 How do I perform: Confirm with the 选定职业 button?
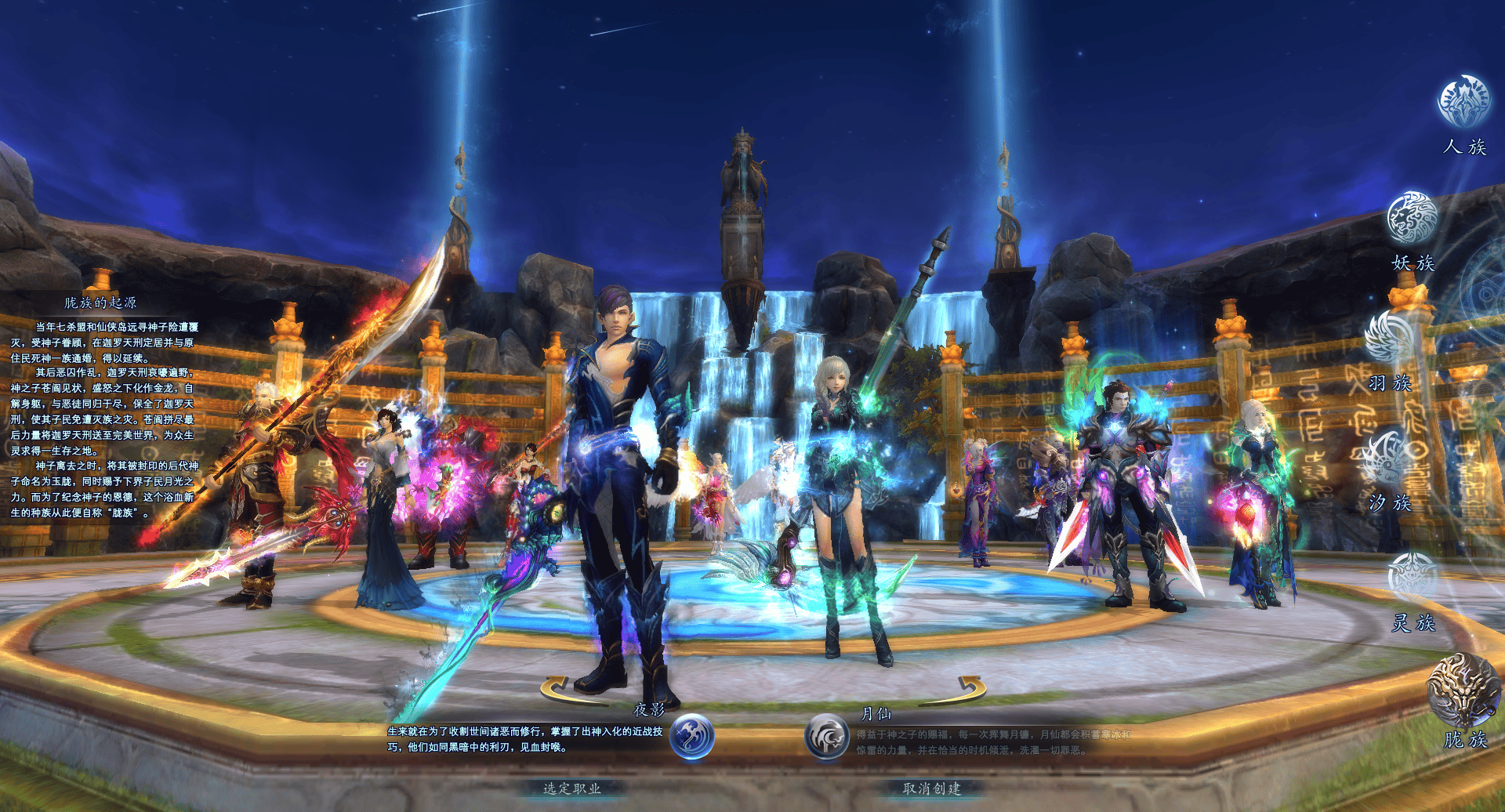572,788
